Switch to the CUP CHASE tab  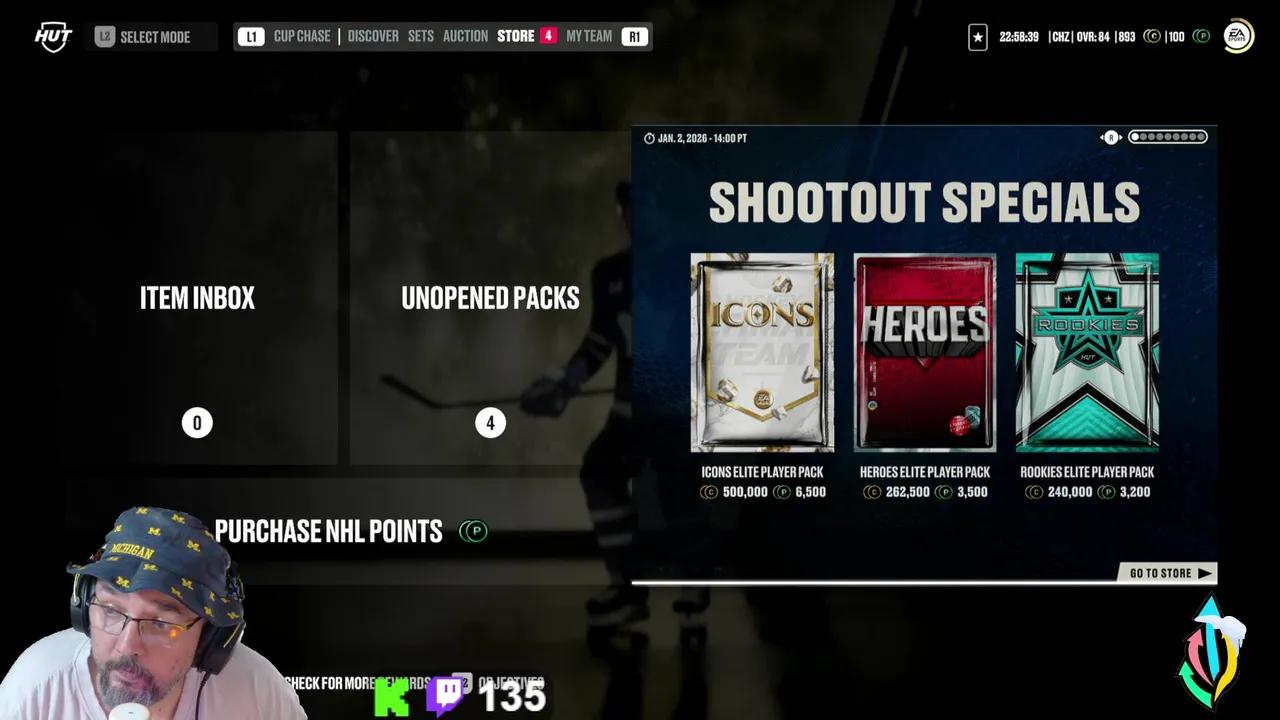pyautogui.click(x=301, y=36)
